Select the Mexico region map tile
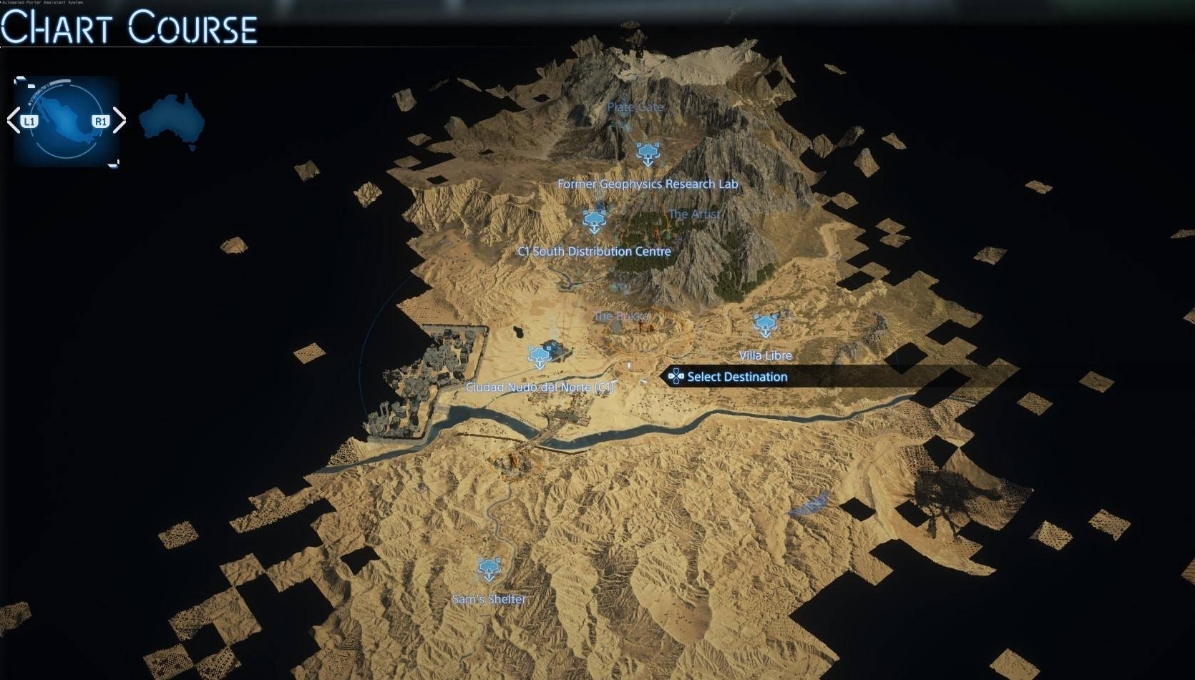 [66, 121]
